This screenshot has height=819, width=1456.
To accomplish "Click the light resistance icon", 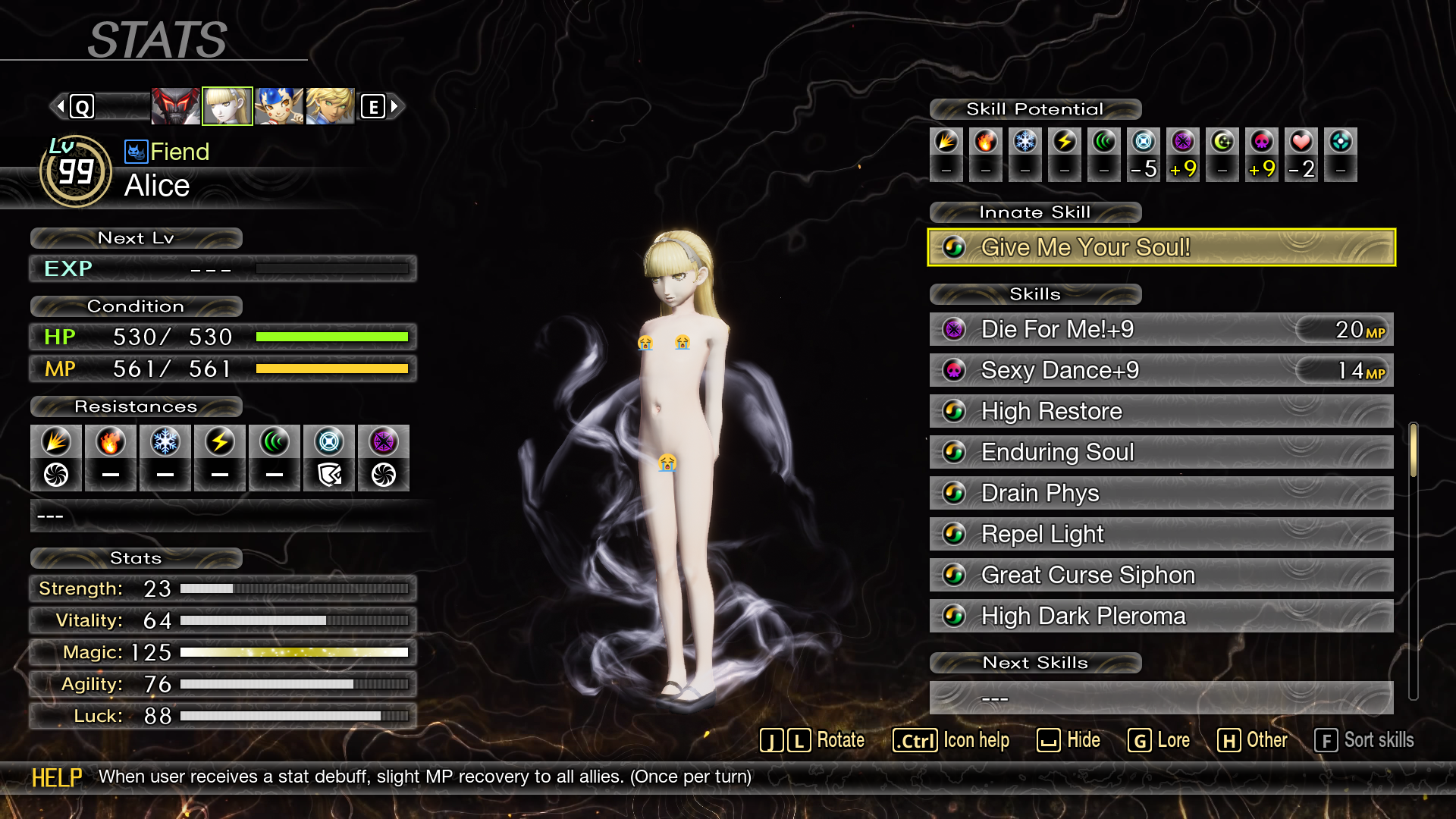I will 329,442.
